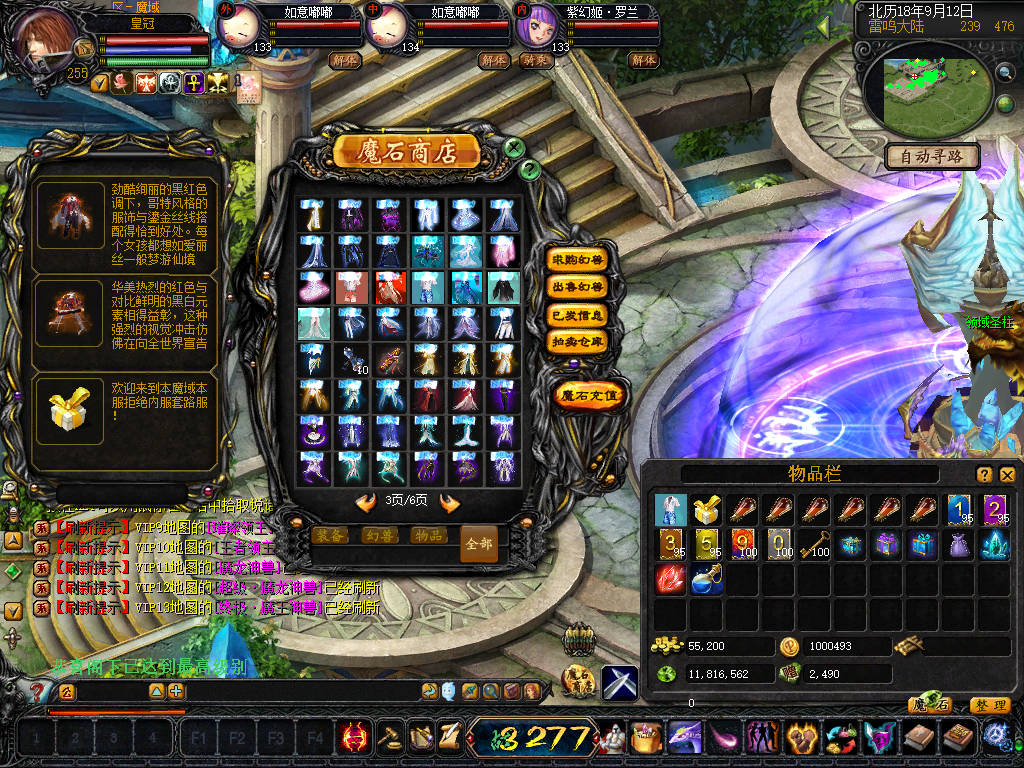The width and height of the screenshot is (1024, 768).
Task: Open 已发信息 messages
Action: [x=578, y=315]
